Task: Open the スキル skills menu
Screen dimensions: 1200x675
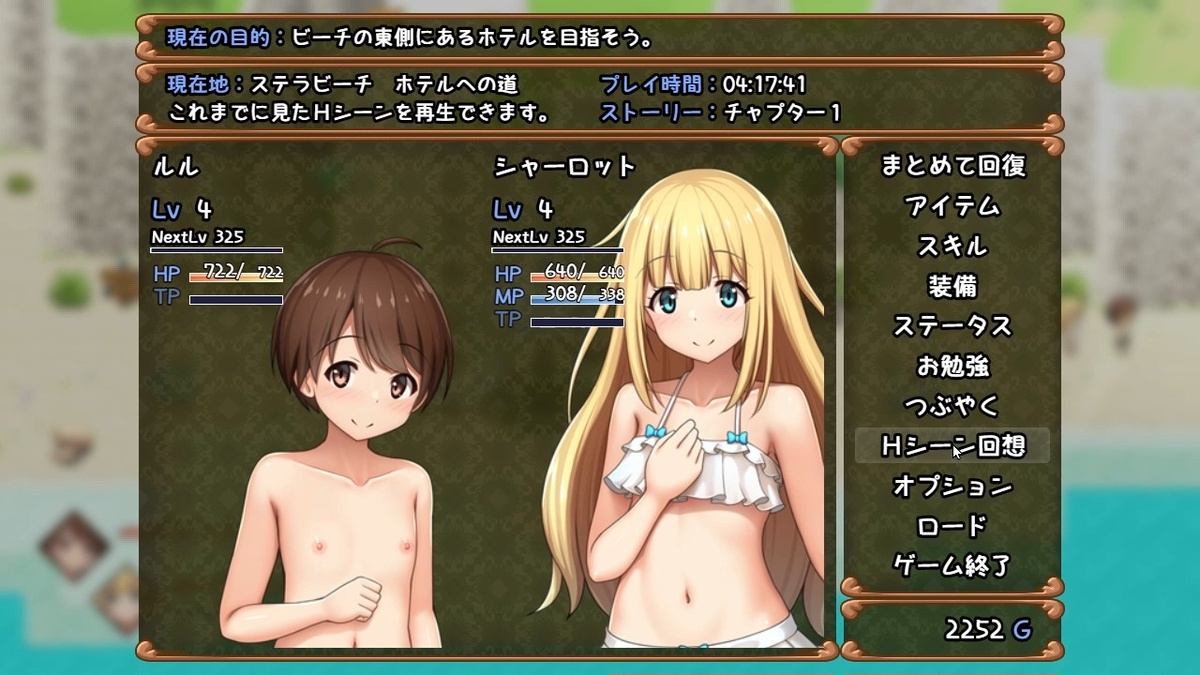Action: (x=952, y=246)
